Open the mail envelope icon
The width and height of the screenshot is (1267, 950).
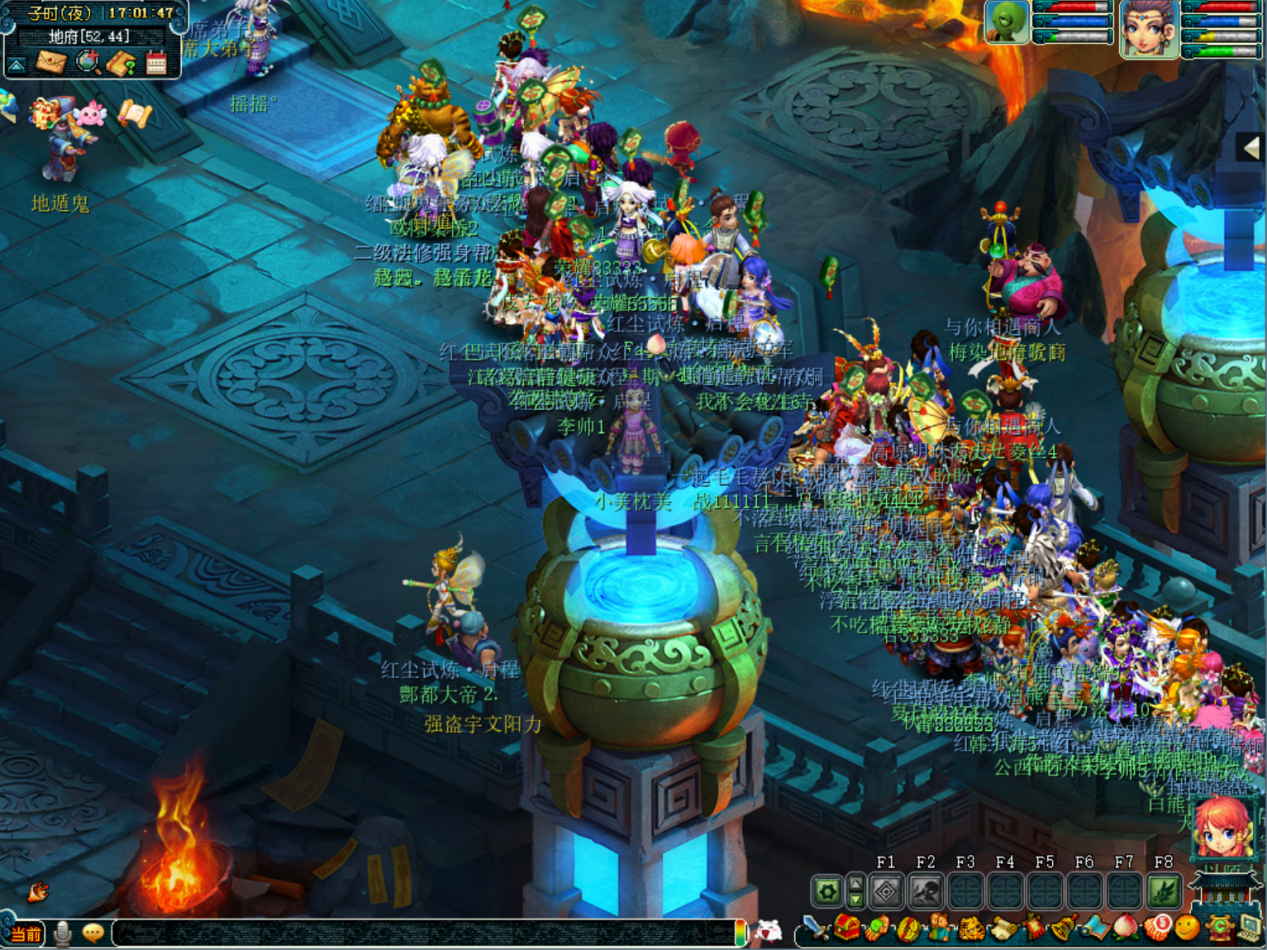click(x=50, y=63)
